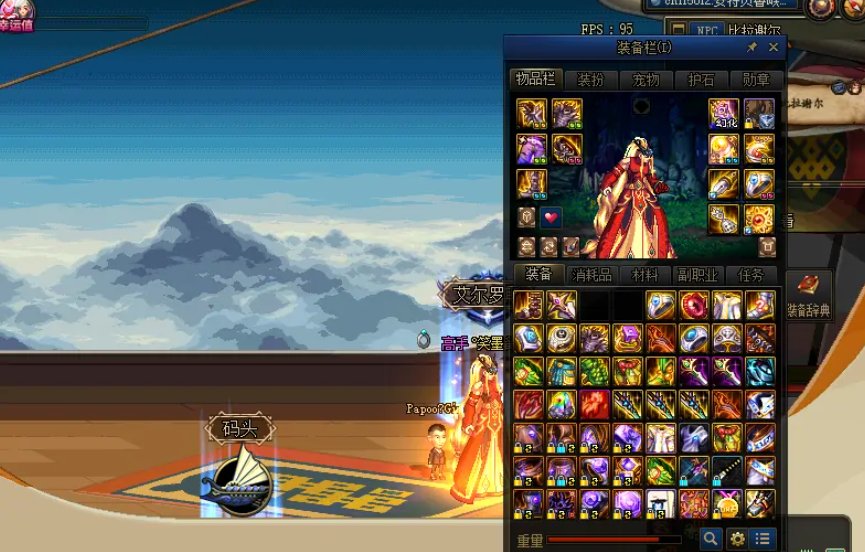
Task: Open the 护石 talisman tab
Action: point(701,79)
